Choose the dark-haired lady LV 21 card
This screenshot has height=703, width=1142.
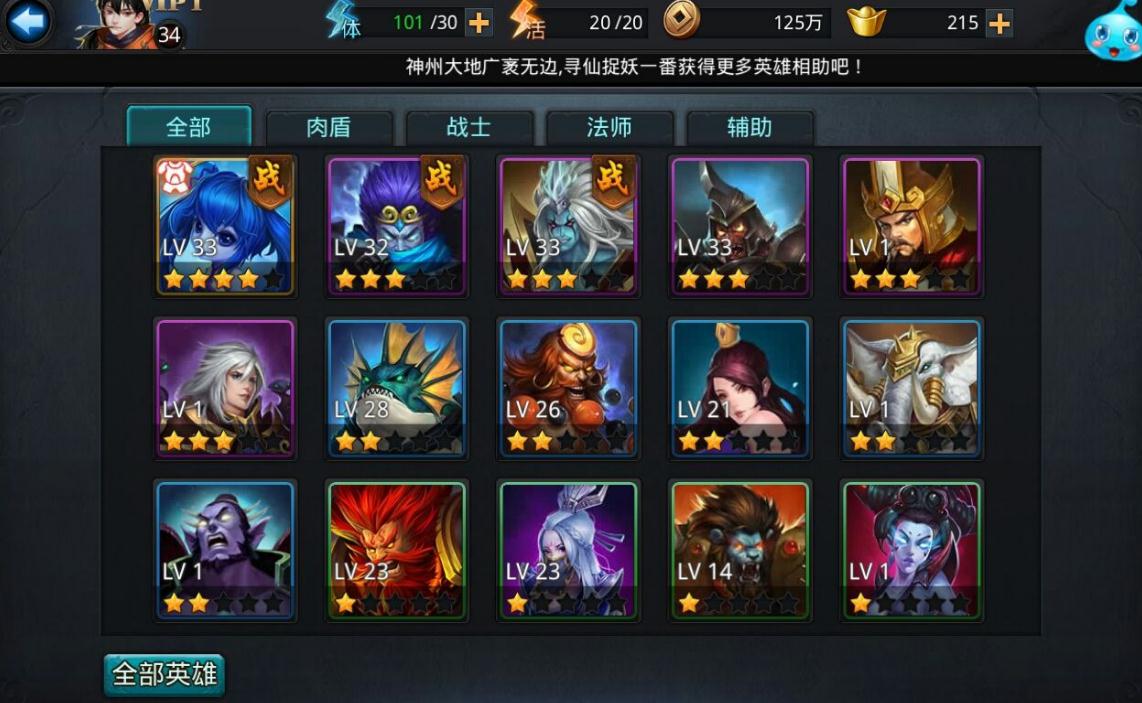[740, 388]
